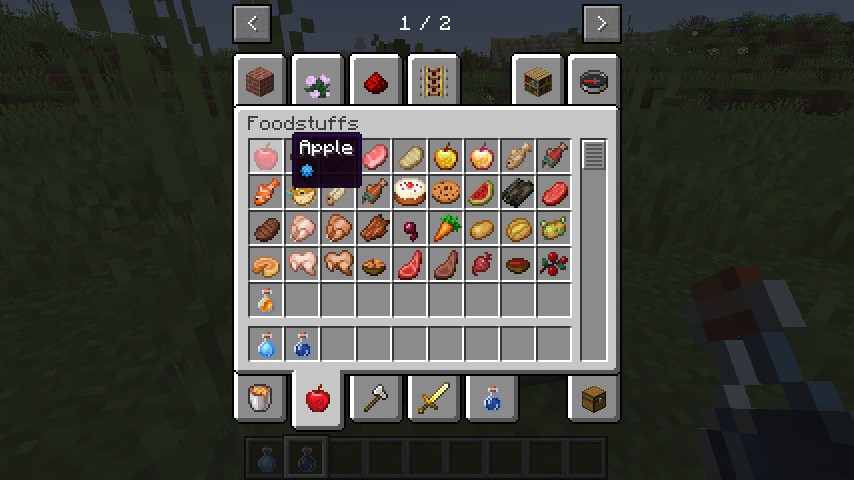Screen dimensions: 854x480
Task: Open the bookshelf search tab
Action: (538, 81)
